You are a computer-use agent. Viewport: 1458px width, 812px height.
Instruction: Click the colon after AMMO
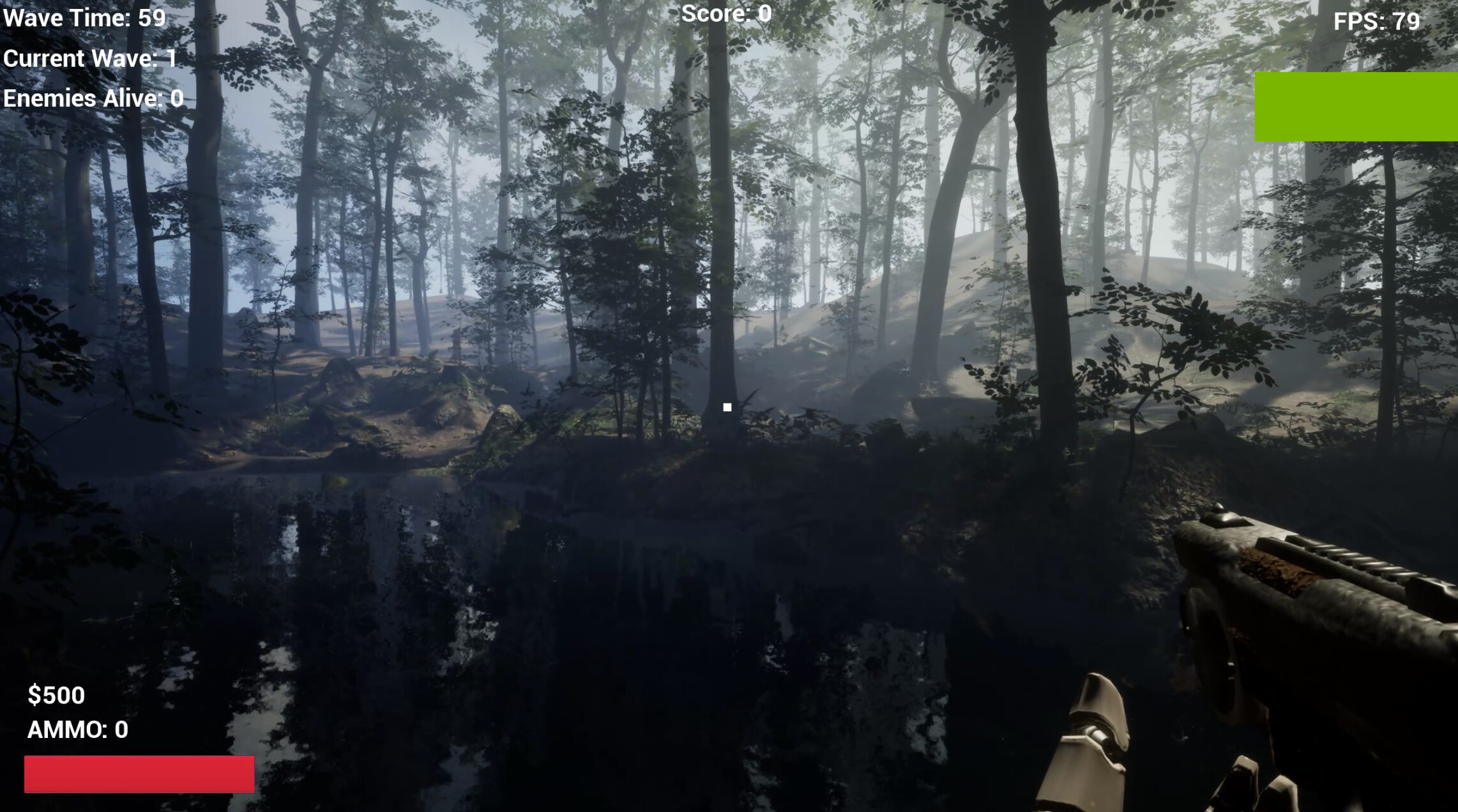(x=105, y=730)
